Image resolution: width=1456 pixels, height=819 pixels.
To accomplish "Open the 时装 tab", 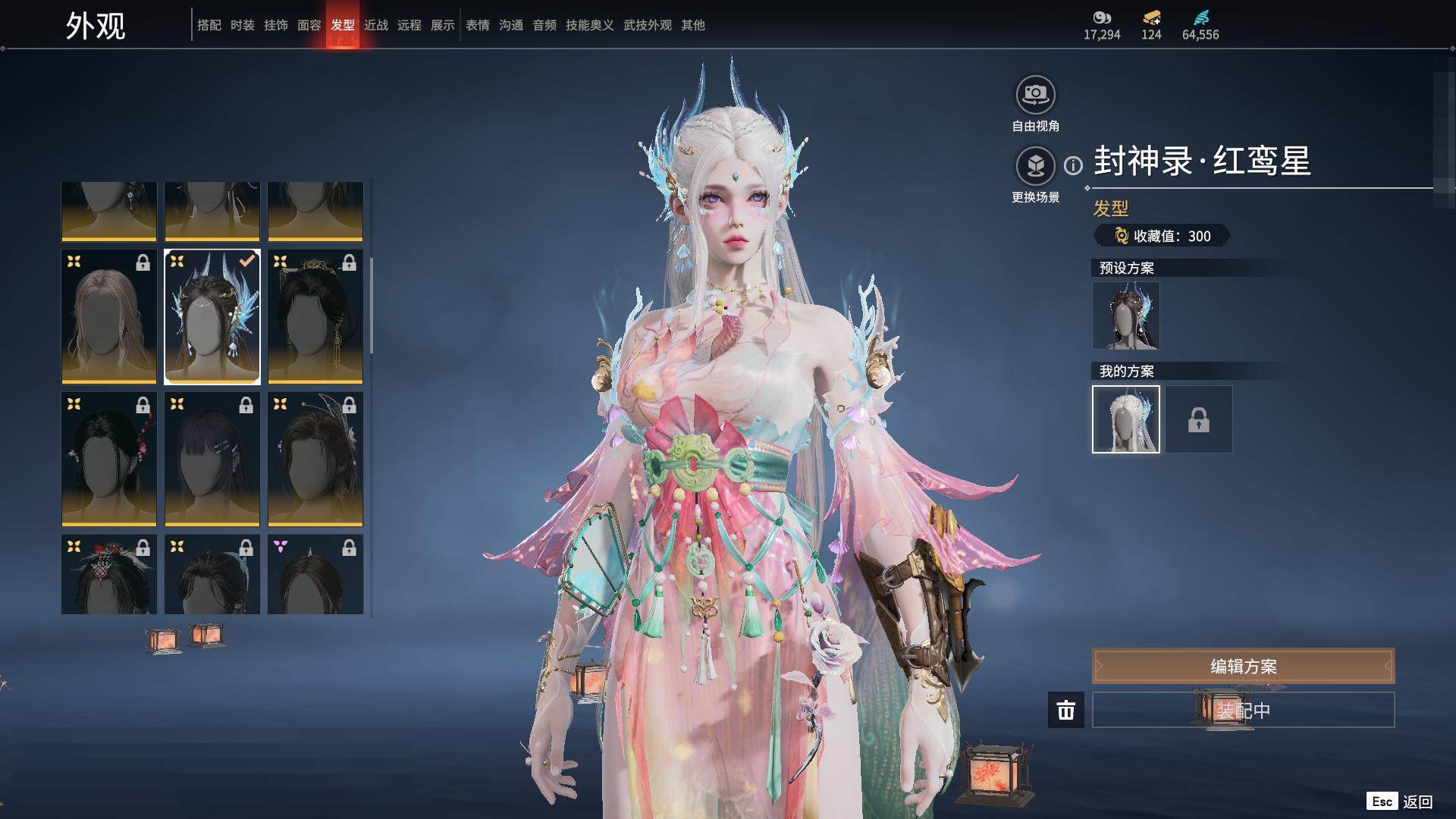I will pos(243,25).
